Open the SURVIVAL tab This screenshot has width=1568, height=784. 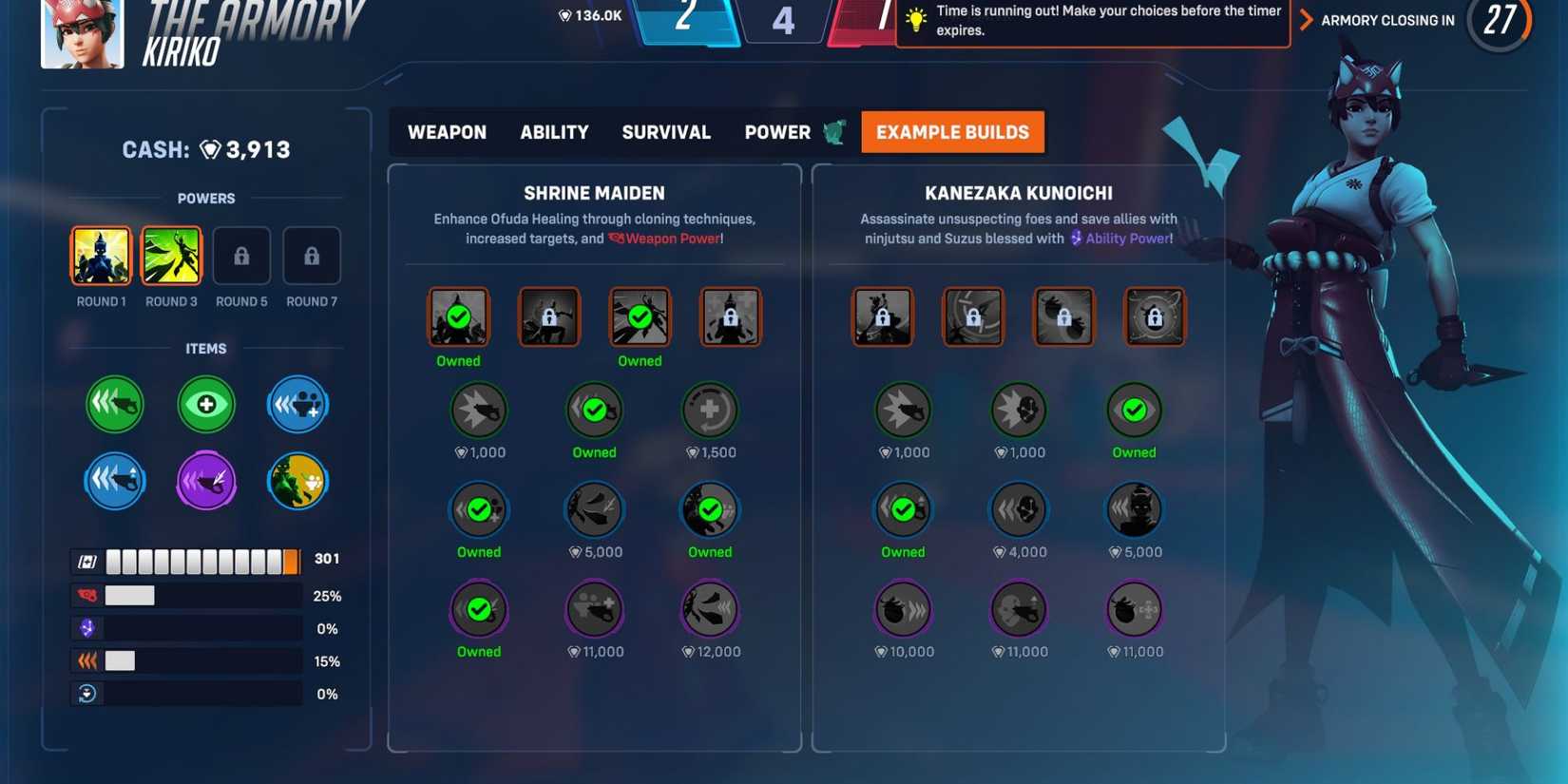[665, 132]
